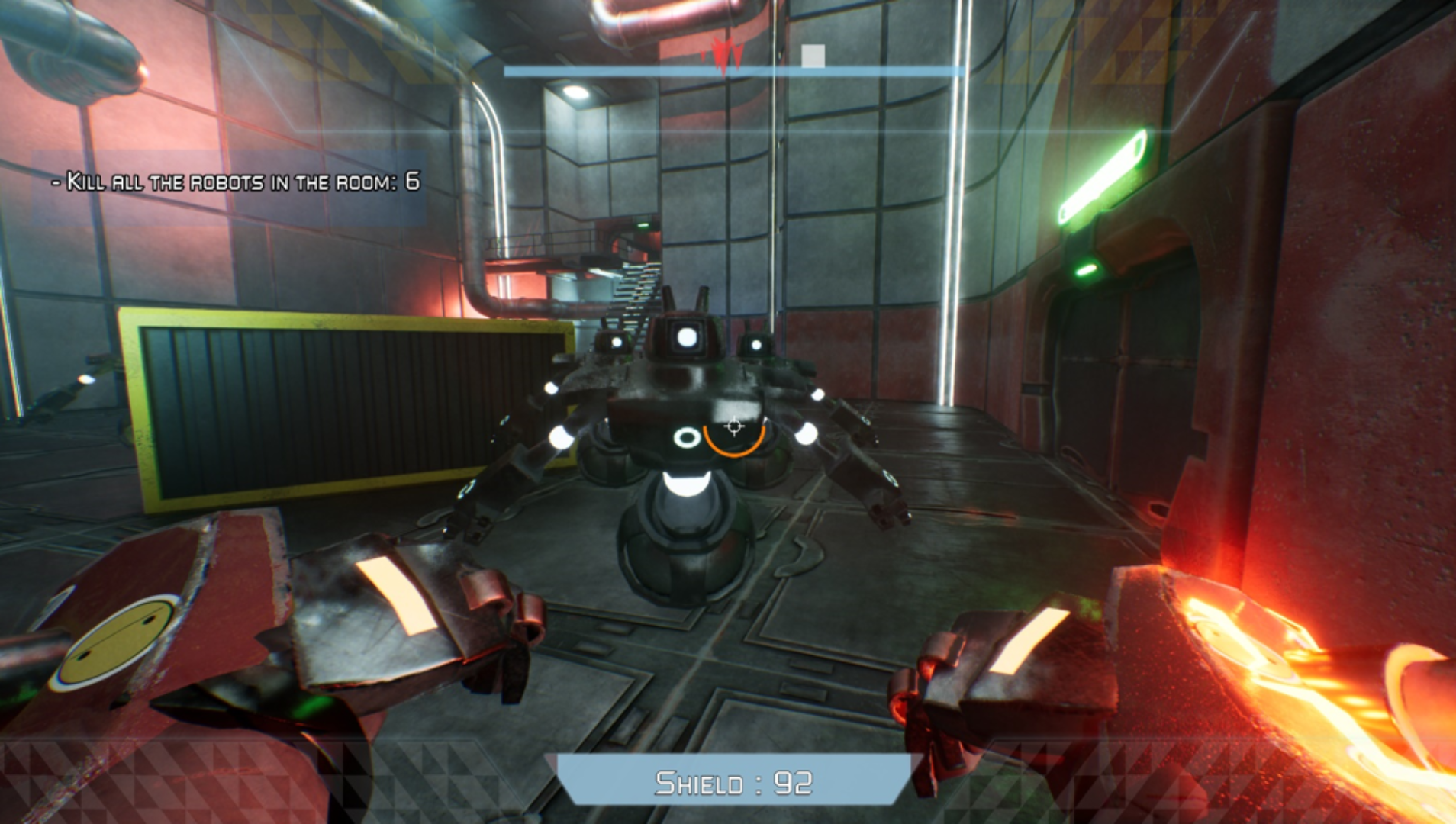Click the Kill all the robots objective tracker
Image resolution: width=1456 pixels, height=824 pixels.
(x=236, y=182)
